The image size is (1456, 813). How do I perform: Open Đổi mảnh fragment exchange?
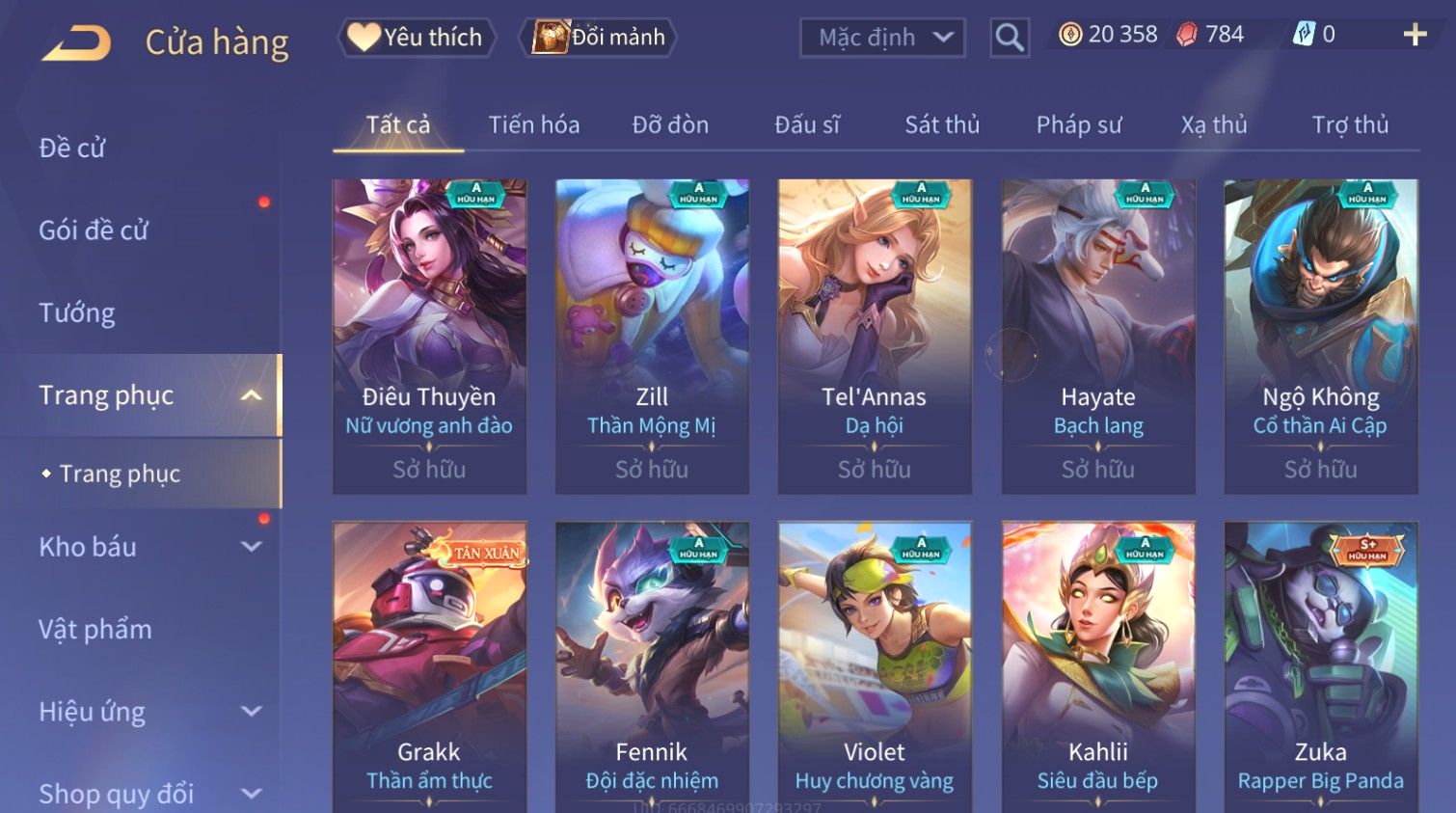599,38
